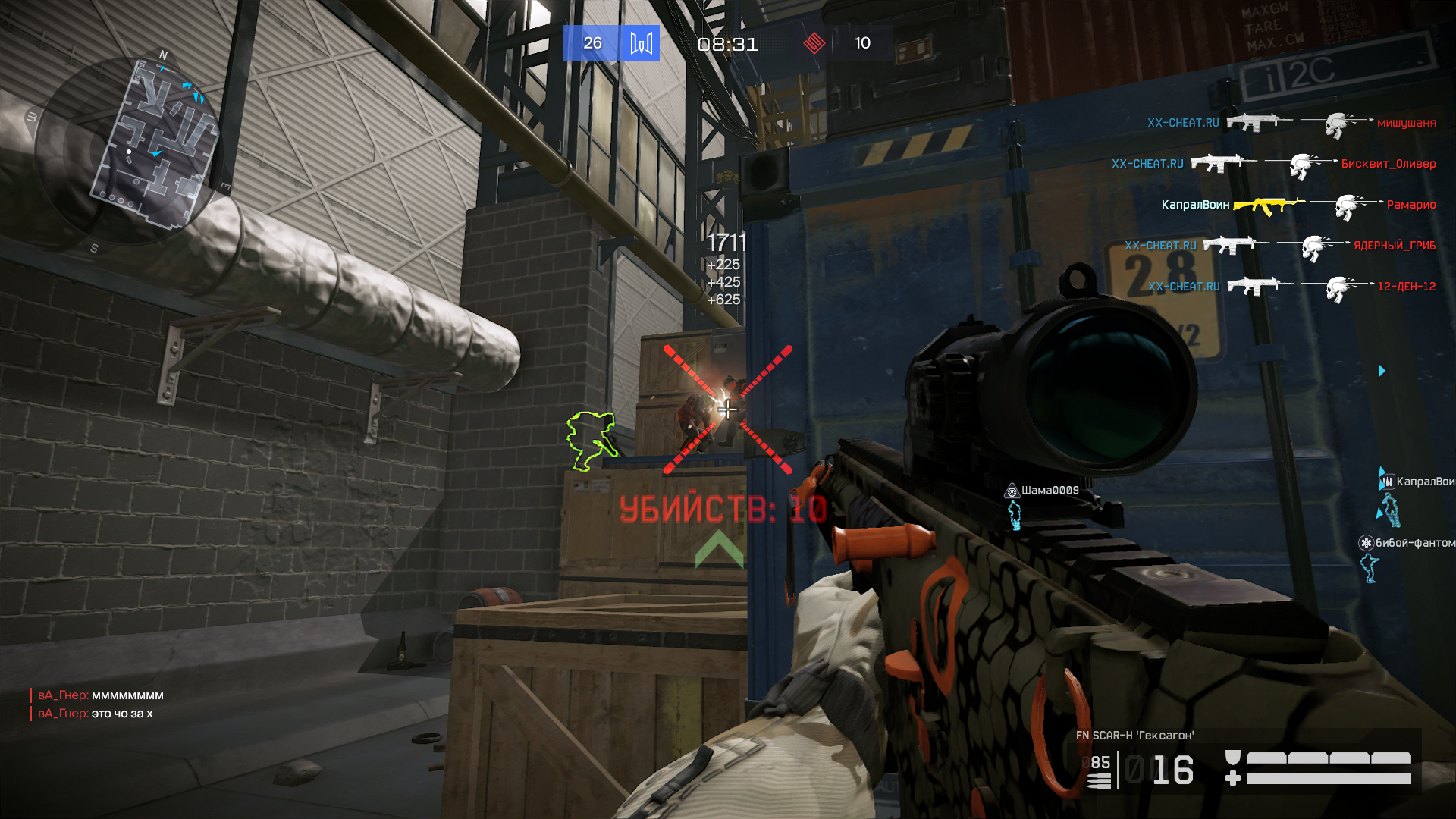
Task: Click the golden rifle icon in kill feed
Action: pos(1268,205)
